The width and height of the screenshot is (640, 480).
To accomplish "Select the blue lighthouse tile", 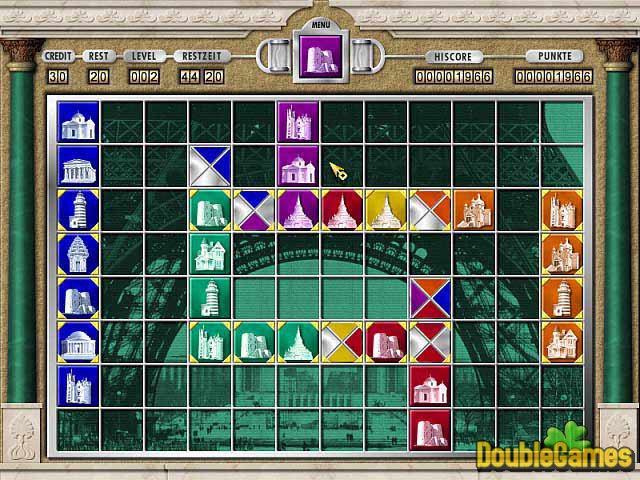I will 78,209.
